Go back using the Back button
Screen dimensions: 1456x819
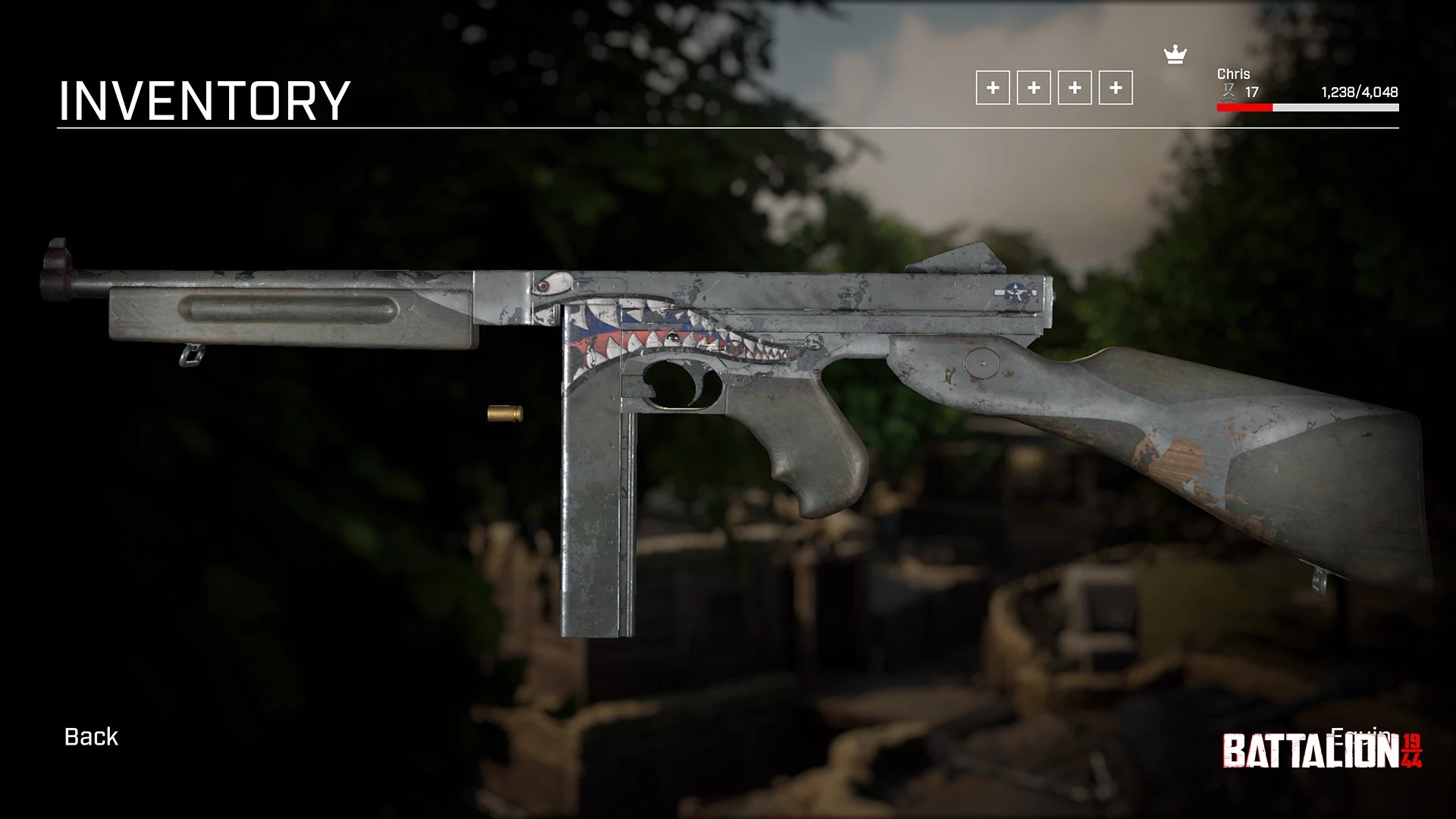[x=91, y=737]
